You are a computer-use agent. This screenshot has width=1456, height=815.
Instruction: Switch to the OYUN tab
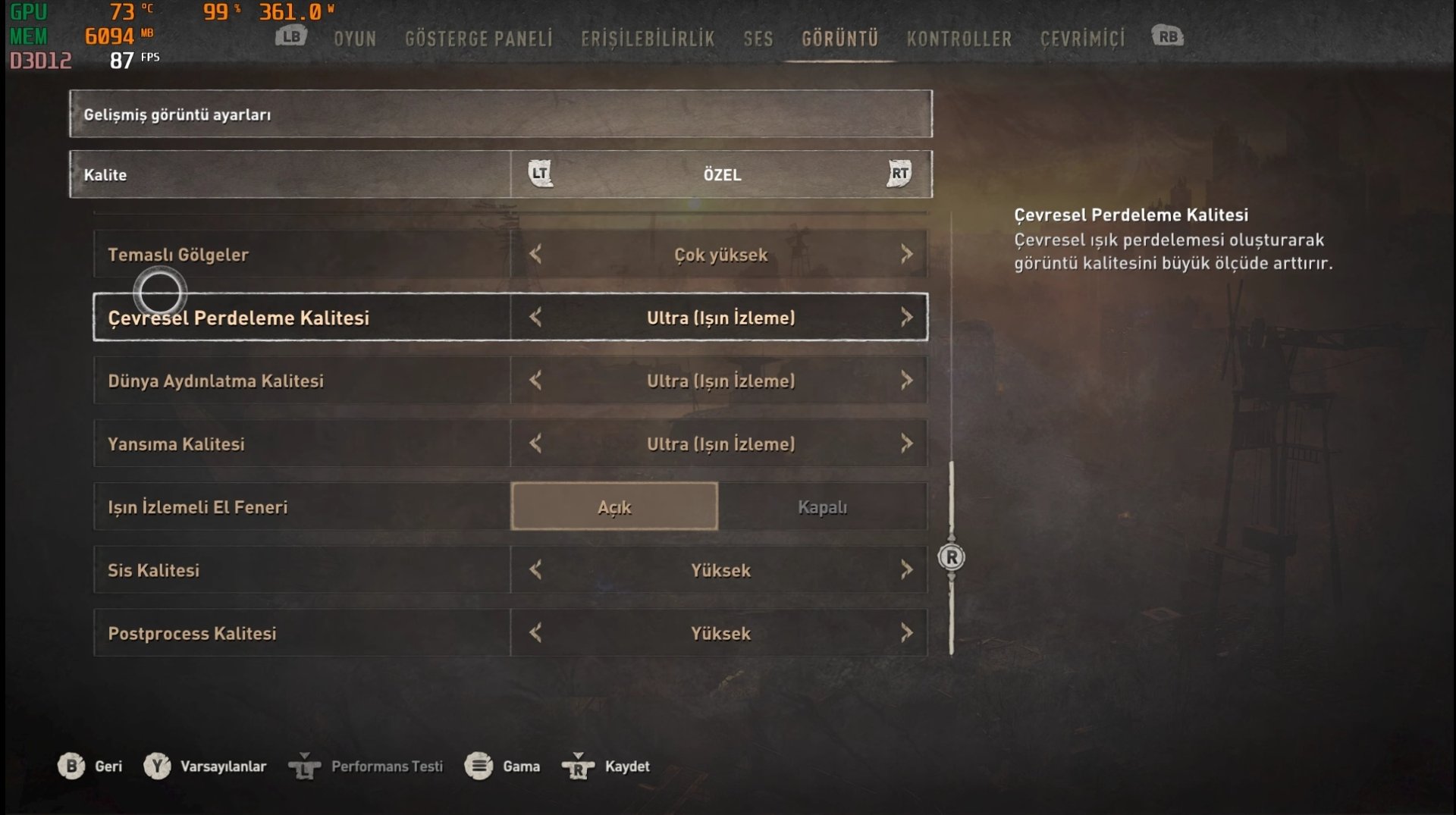[355, 39]
